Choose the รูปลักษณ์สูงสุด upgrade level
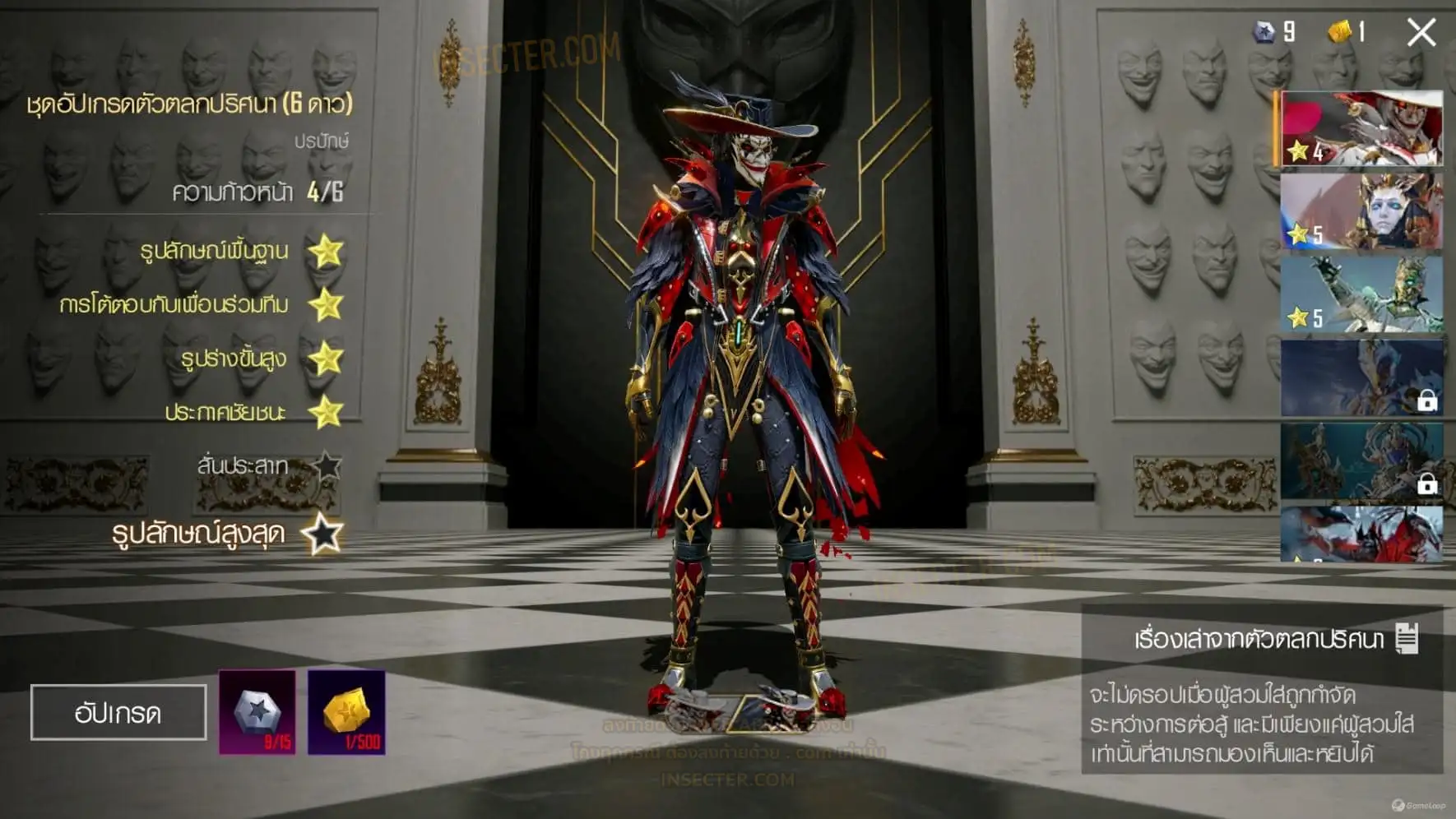 pos(199,534)
